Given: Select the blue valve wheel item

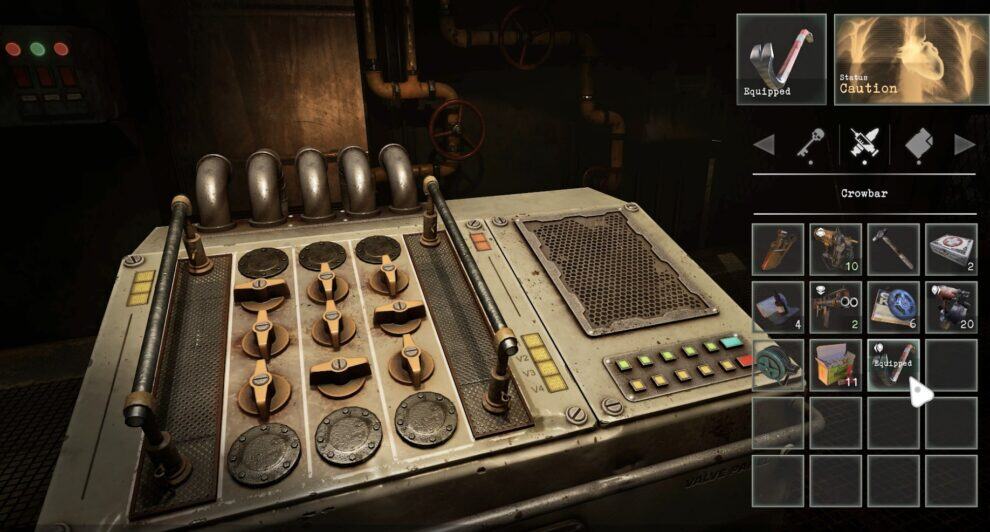Looking at the screenshot, I should coord(893,306).
